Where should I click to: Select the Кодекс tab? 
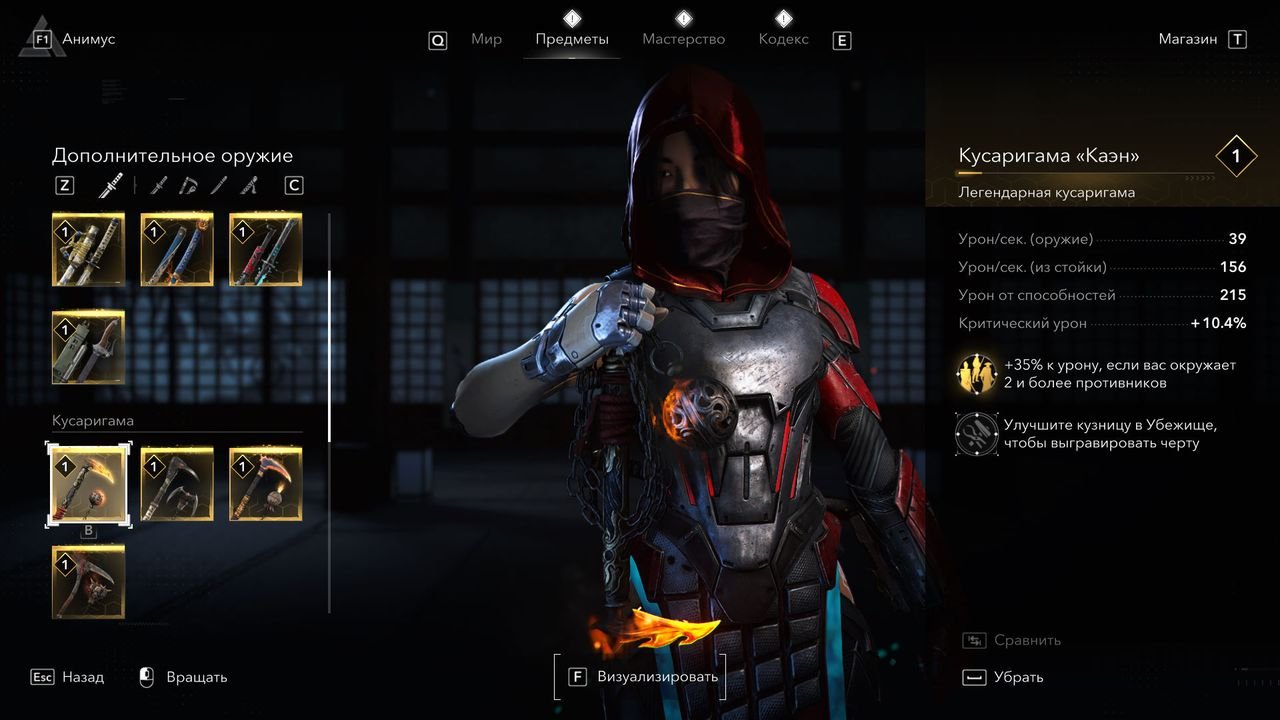coord(783,40)
